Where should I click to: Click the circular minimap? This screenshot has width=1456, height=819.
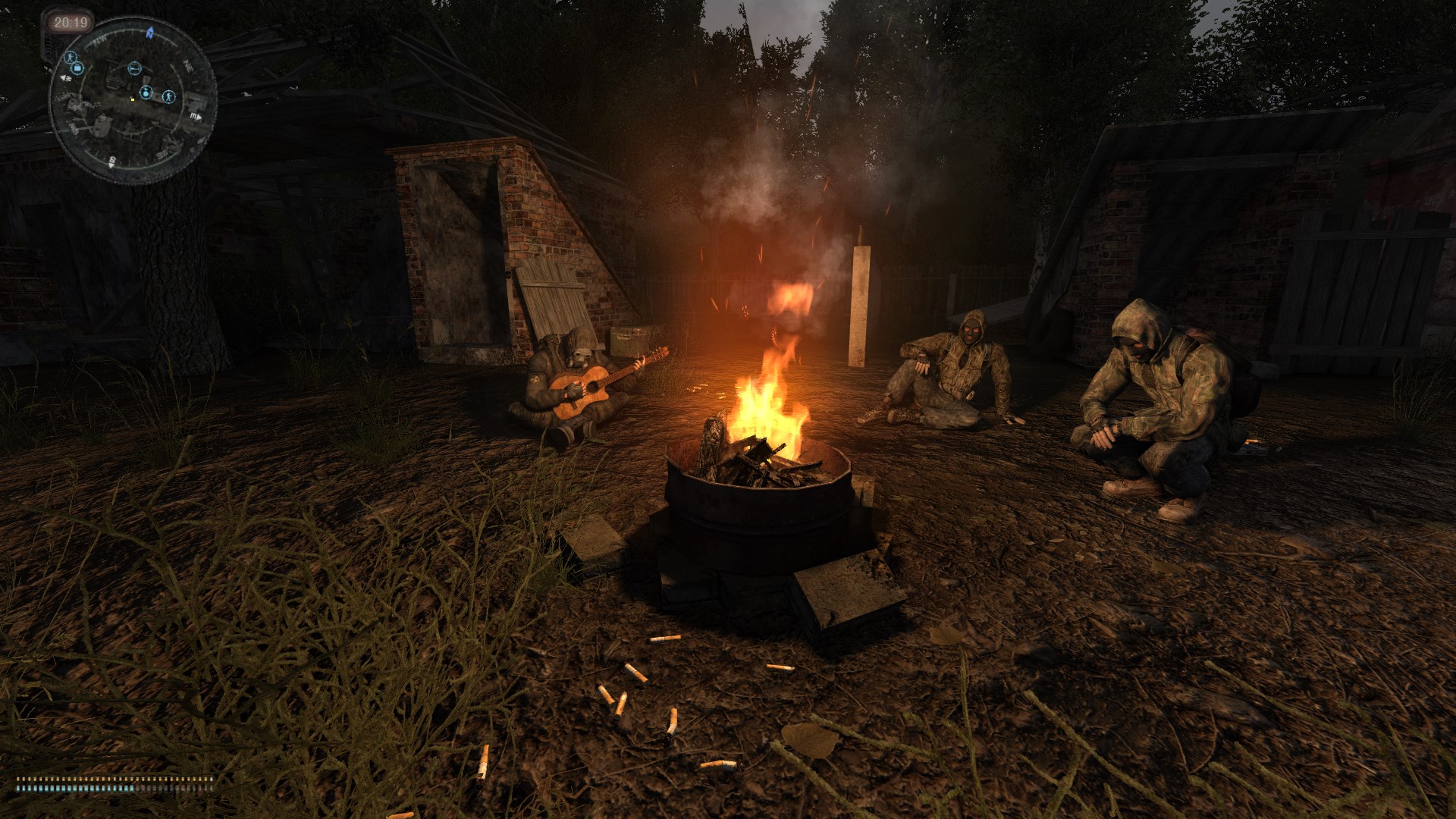tap(133, 101)
